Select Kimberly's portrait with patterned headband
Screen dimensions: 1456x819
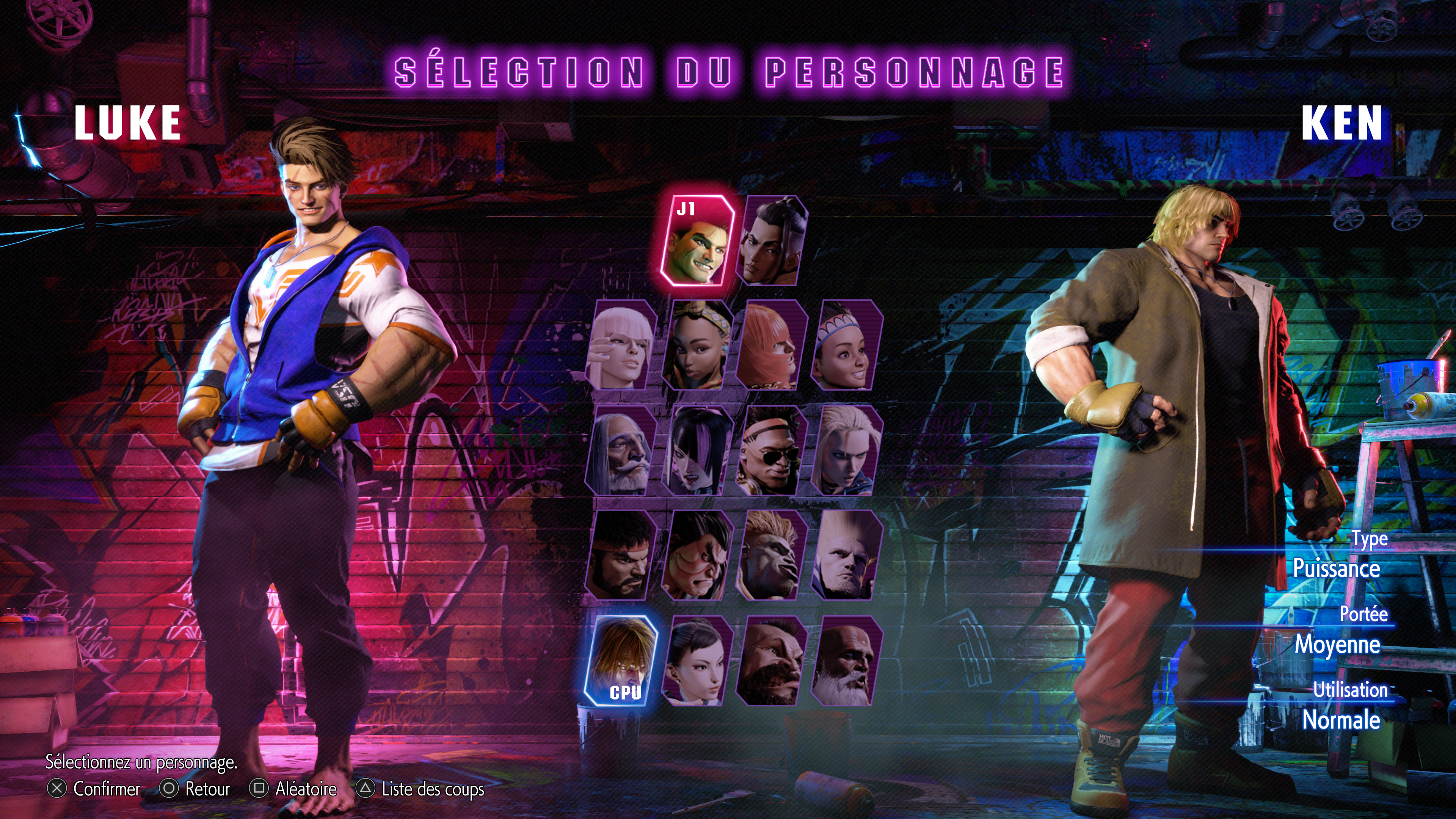point(697,345)
